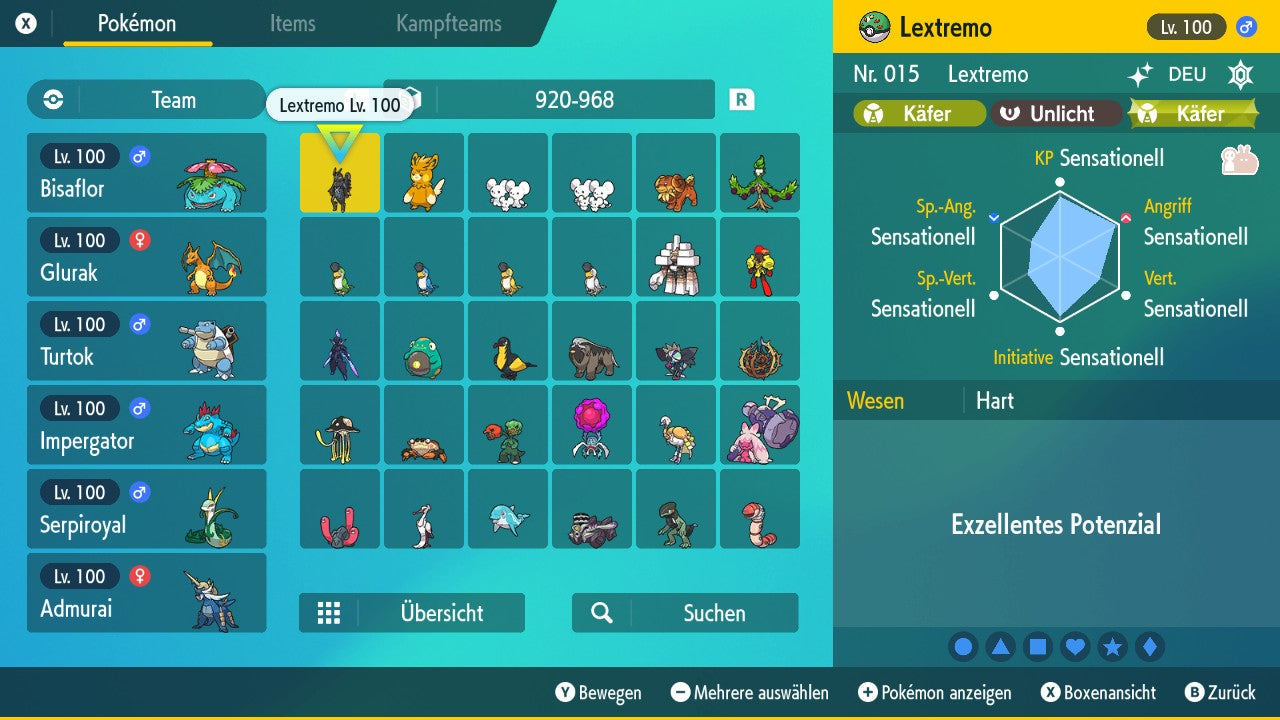Toggle the heart marking for Lextremo
The width and height of the screenshot is (1280, 720).
(x=1075, y=646)
